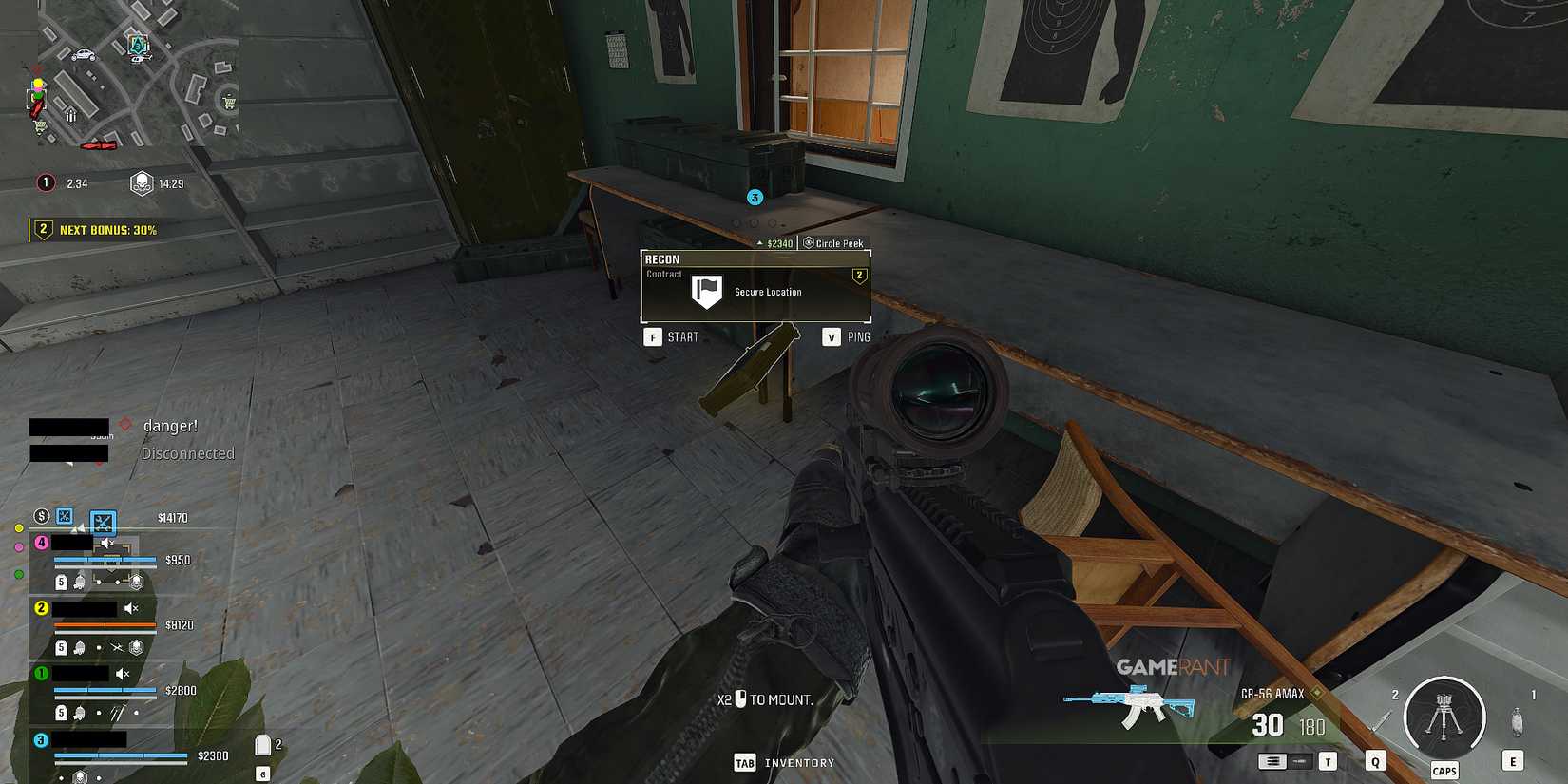Select the skull badge icon on player 4's row
Viewport: 1568px width, 784px height.
click(136, 582)
